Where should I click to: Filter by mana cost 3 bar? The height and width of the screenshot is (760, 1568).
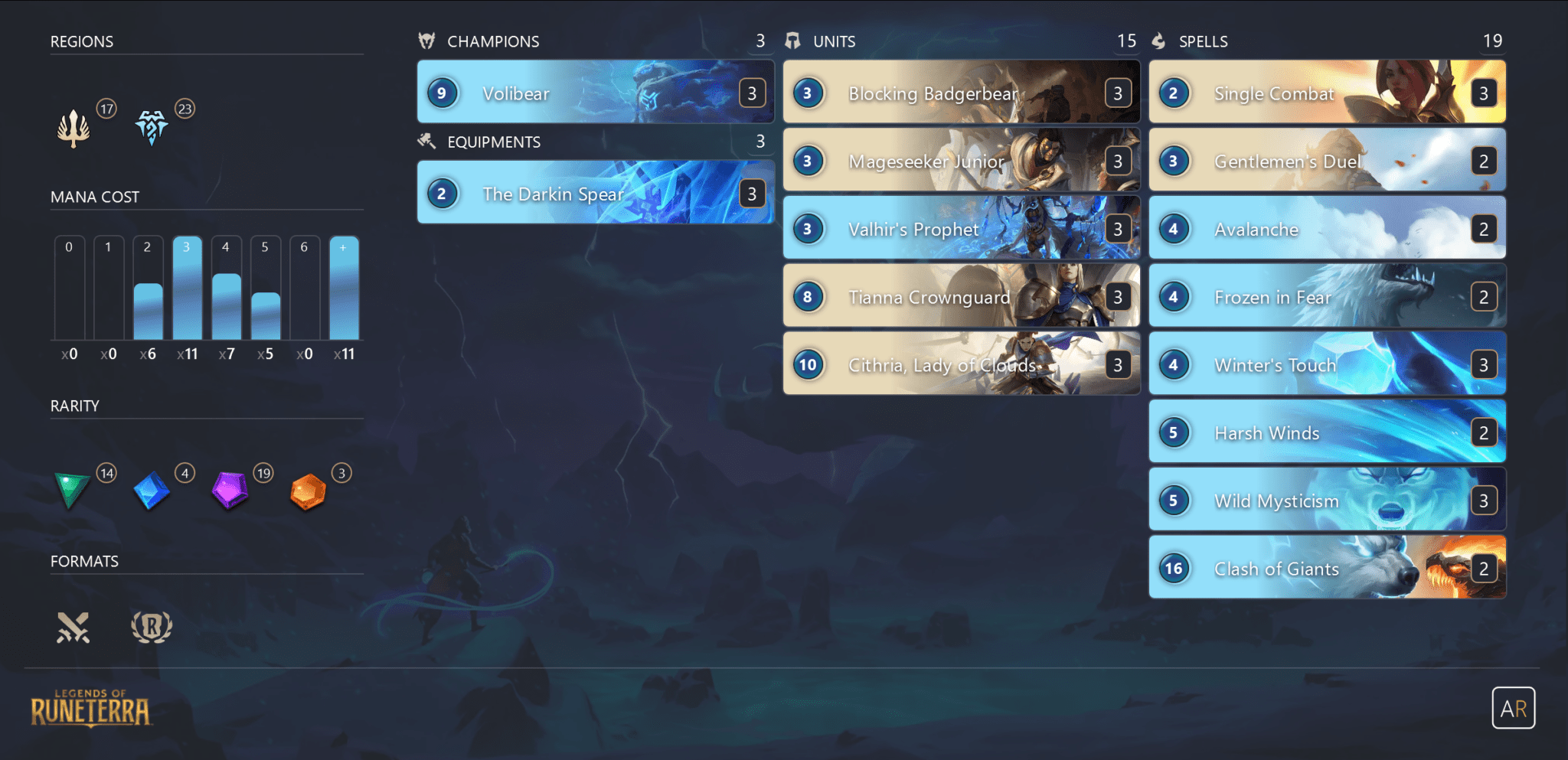187,291
